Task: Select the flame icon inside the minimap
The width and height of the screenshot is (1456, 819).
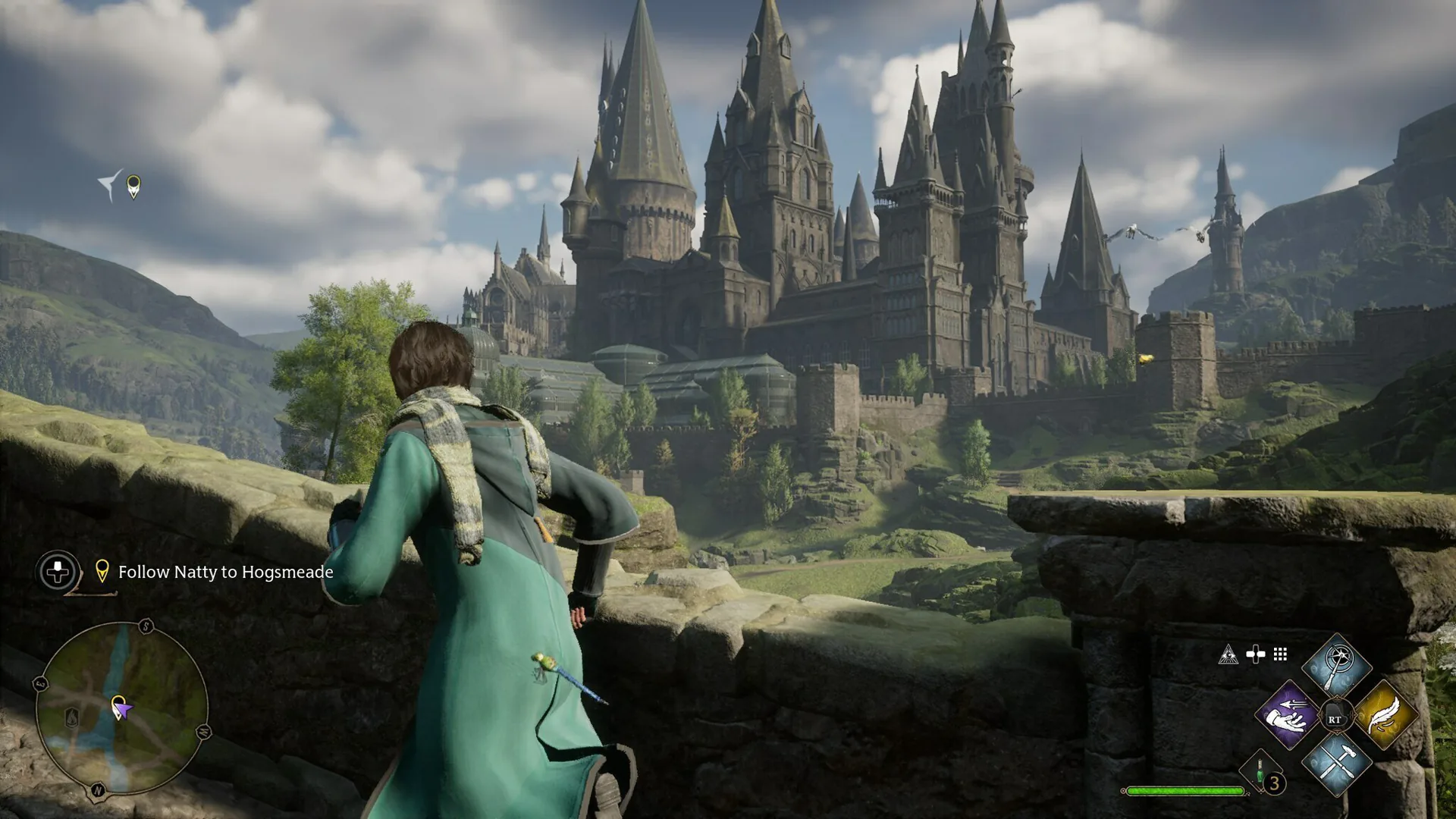Action: [x=72, y=716]
